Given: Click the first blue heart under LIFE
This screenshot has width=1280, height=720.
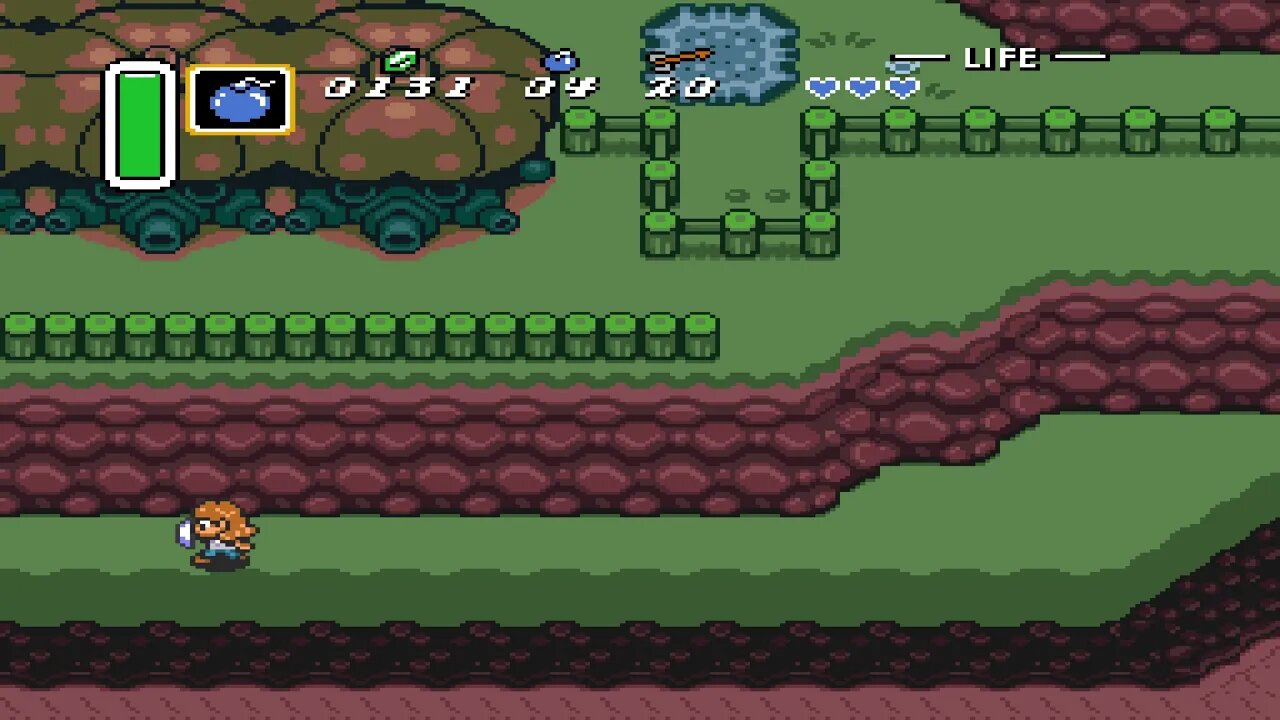Looking at the screenshot, I should (x=822, y=88).
